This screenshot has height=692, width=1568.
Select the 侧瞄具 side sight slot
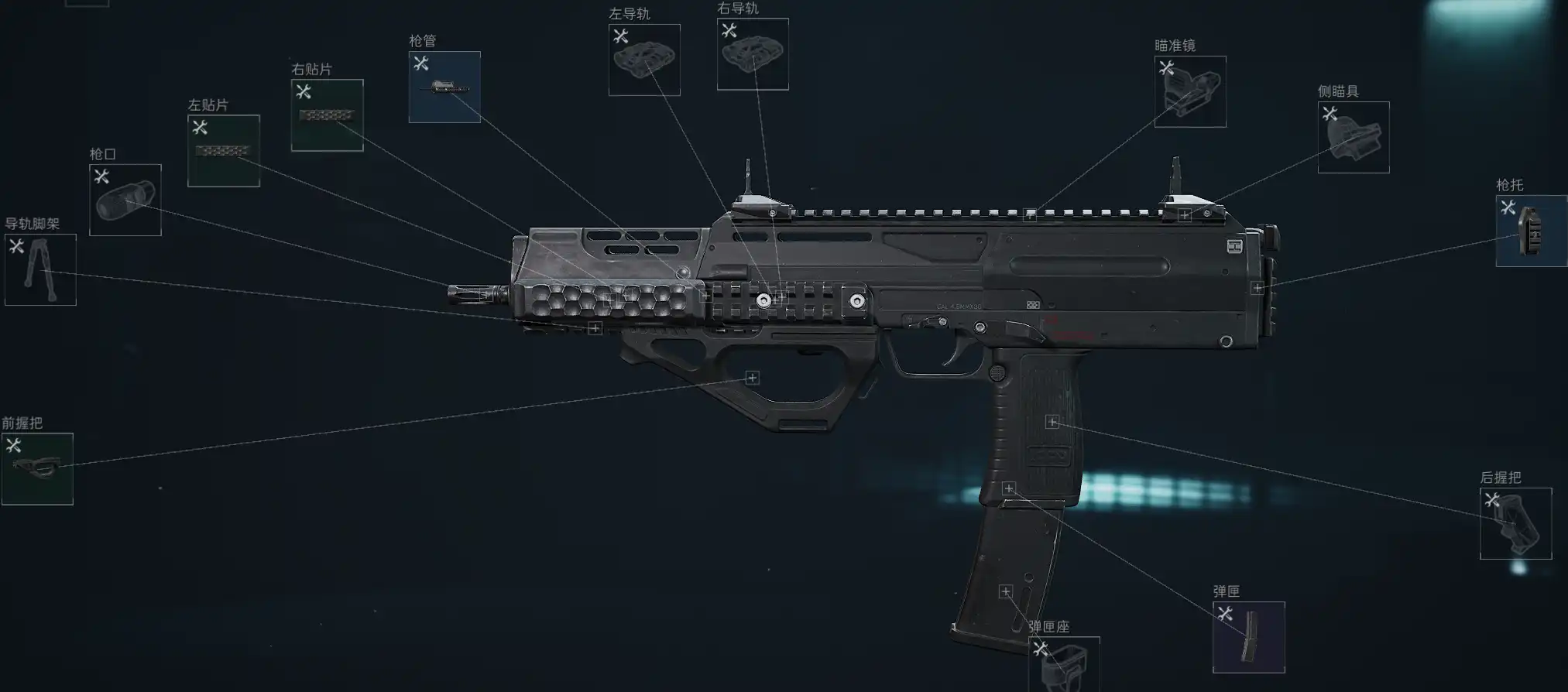pos(1354,137)
